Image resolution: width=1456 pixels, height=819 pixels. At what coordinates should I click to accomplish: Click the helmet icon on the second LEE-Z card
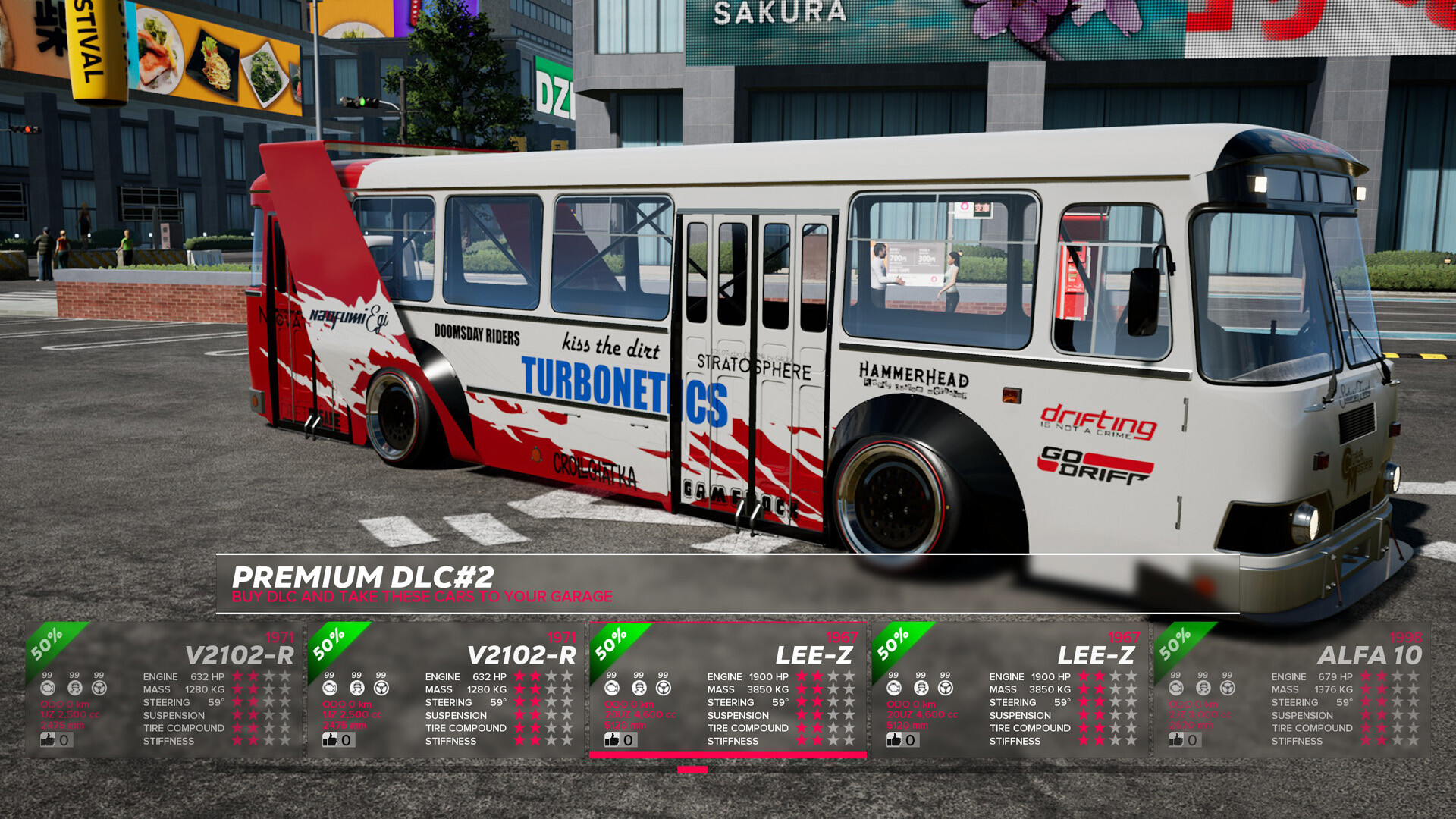[x=920, y=689]
